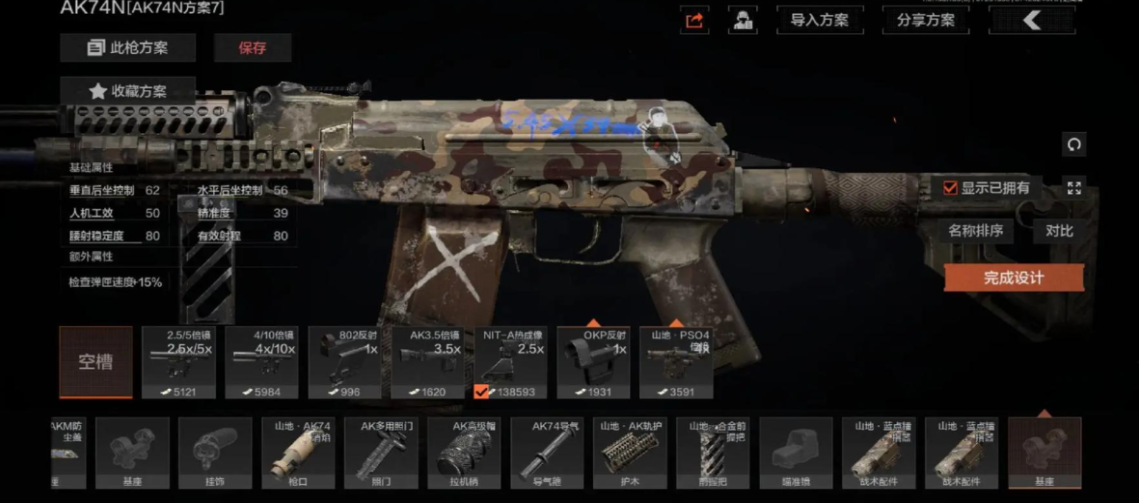
Task: Toggle the 显示已拥有 checkbox
Action: pyautogui.click(x=951, y=187)
